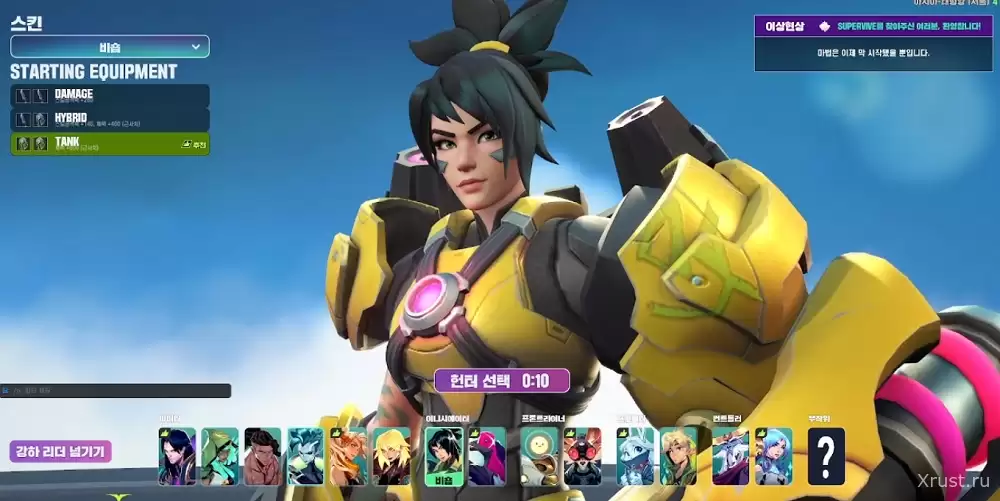Choose the white horned creature hunter
The width and height of the screenshot is (1000, 501).
(x=730, y=456)
